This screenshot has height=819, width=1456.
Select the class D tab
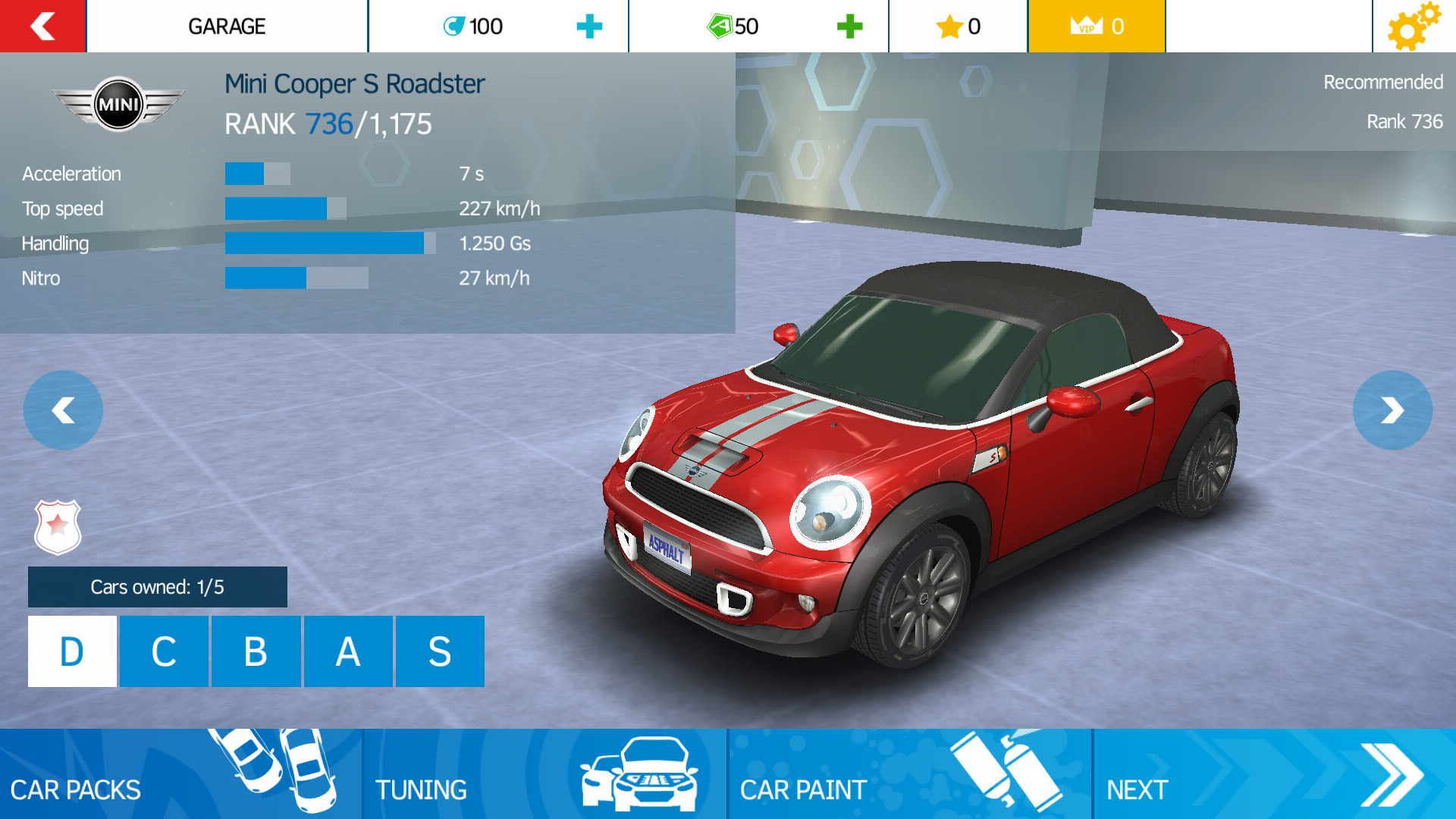pyautogui.click(x=72, y=651)
